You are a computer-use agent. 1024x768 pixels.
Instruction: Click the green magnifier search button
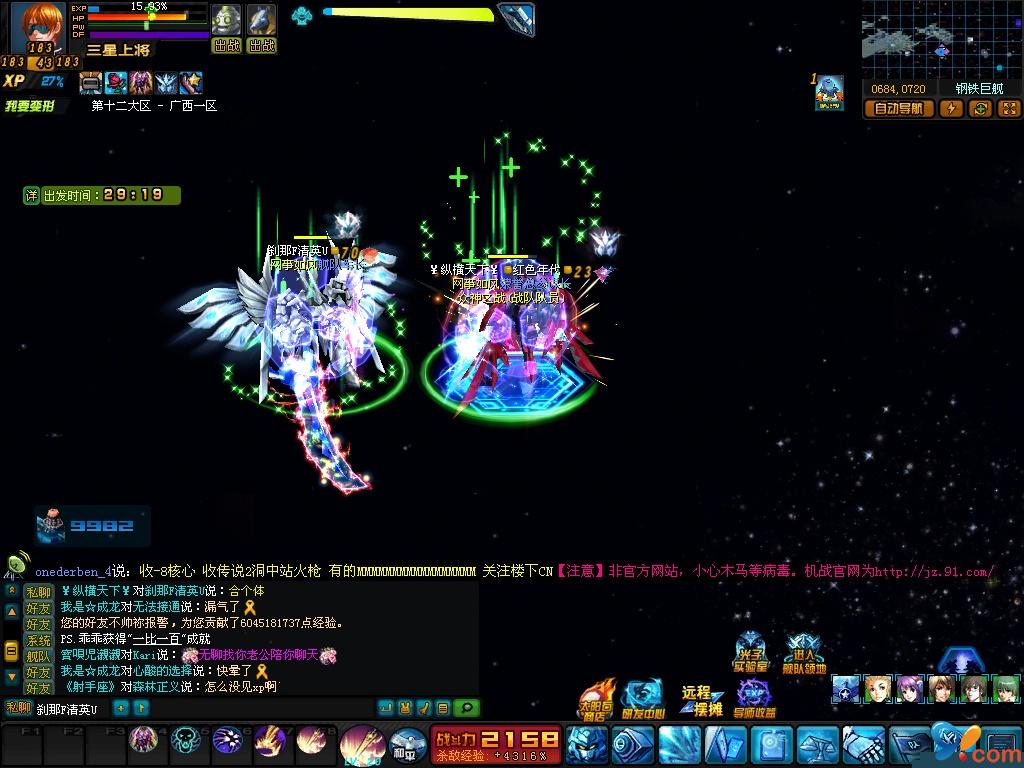click(x=466, y=708)
